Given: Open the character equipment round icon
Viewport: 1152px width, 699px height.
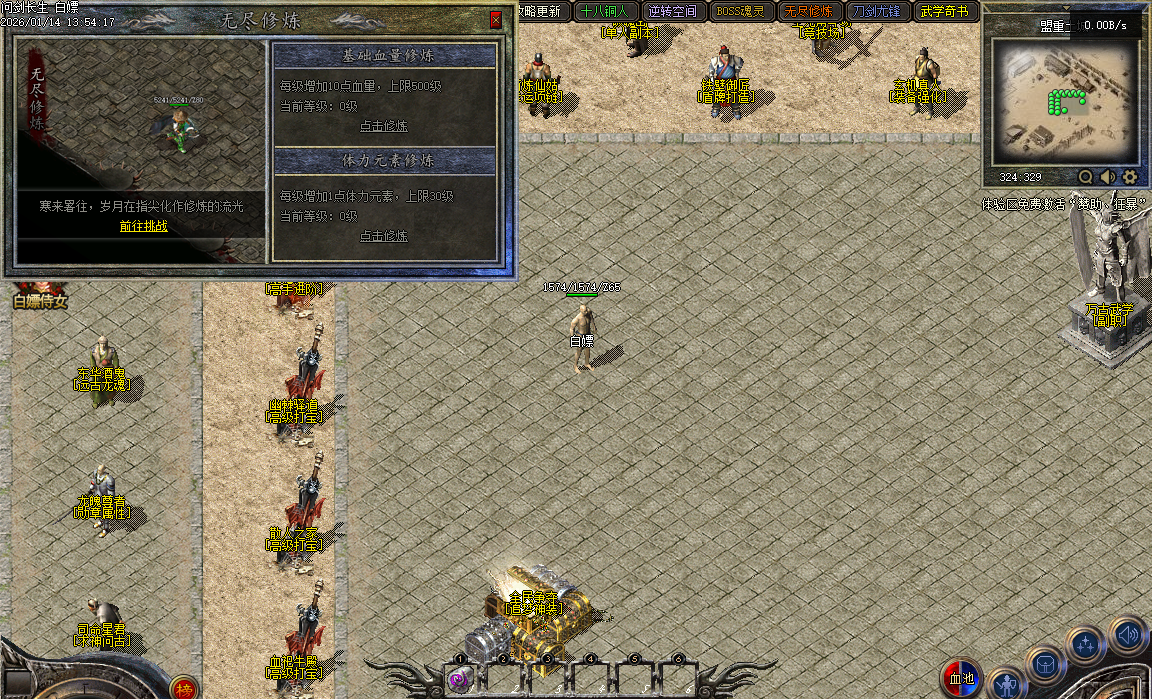Looking at the screenshot, I should (x=1007, y=683).
